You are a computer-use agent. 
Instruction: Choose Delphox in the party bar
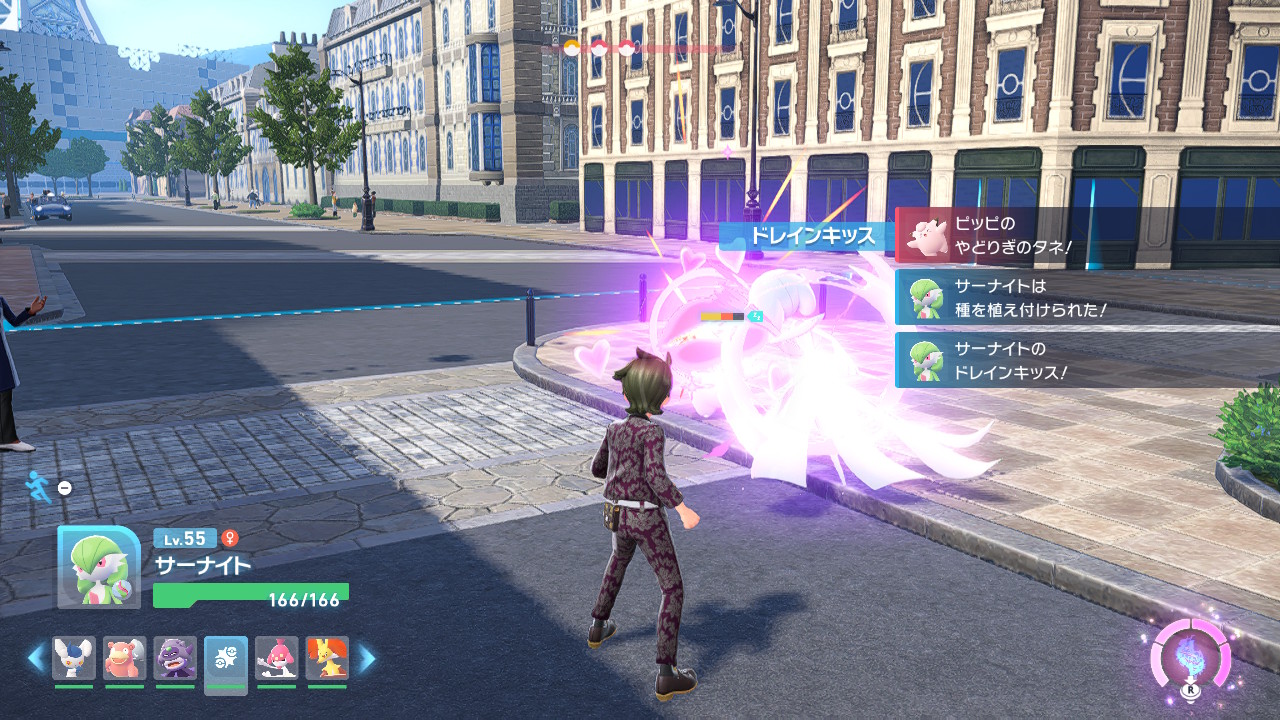(327, 658)
